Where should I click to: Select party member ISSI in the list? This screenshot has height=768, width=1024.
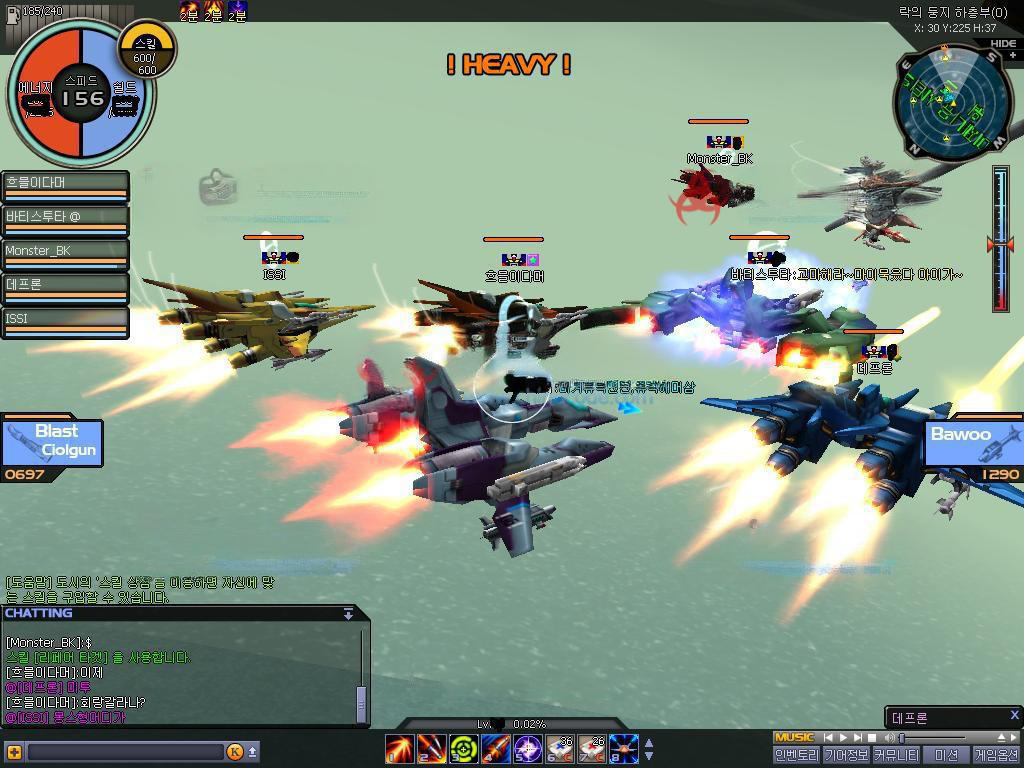(65, 321)
